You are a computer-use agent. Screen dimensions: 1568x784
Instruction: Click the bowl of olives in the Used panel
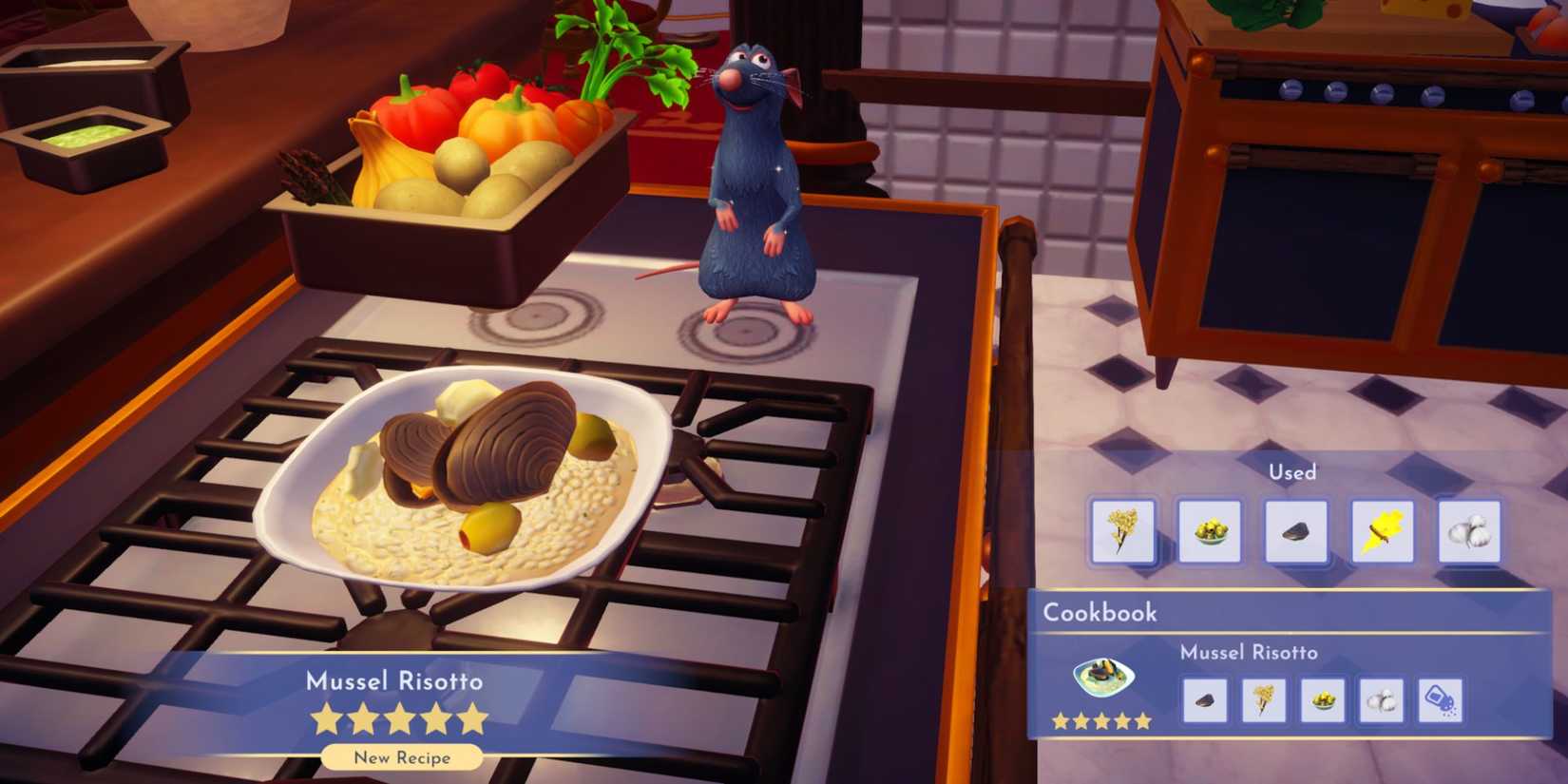click(1210, 530)
